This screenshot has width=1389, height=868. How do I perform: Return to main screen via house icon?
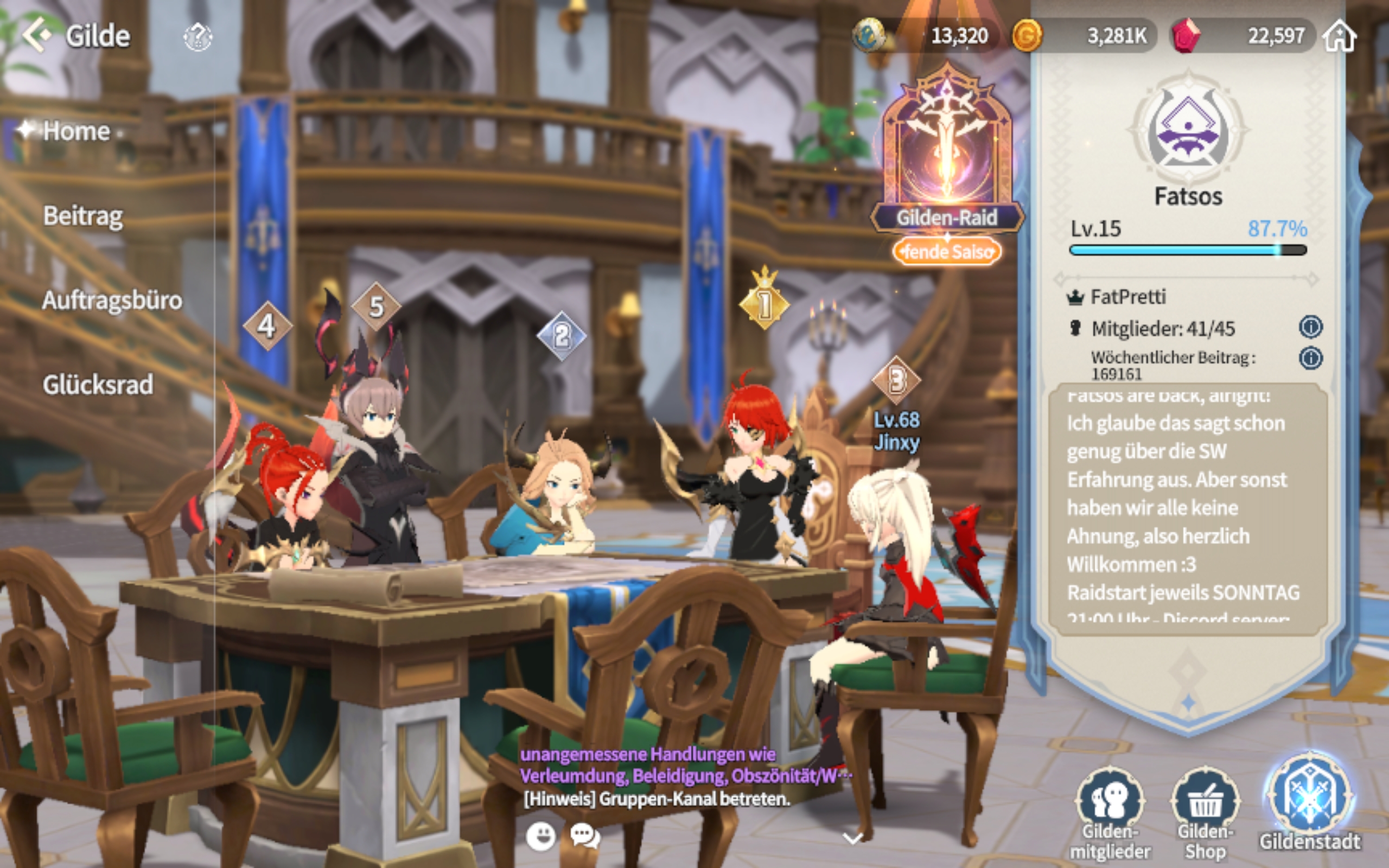click(1340, 36)
